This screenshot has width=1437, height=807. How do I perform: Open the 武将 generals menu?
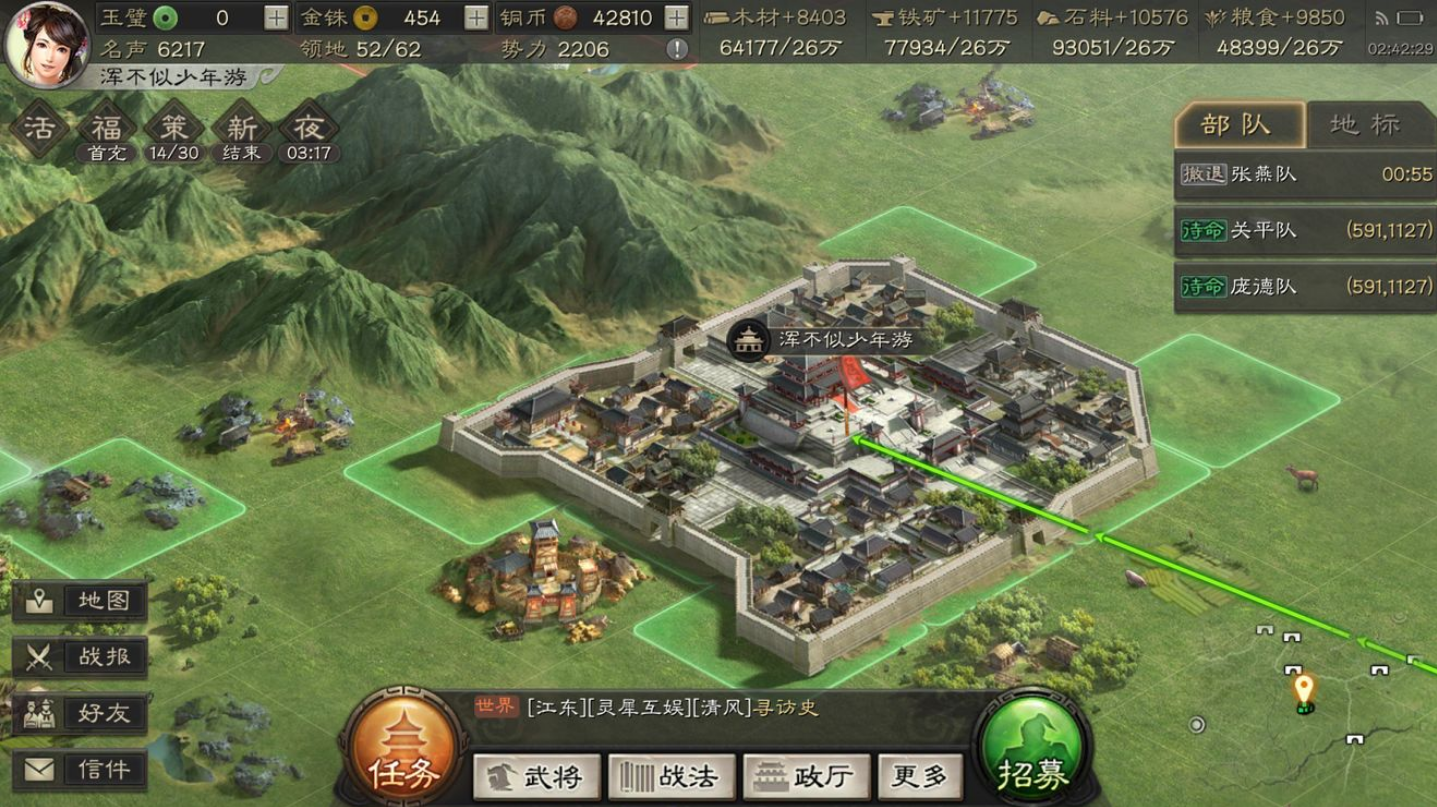point(537,776)
